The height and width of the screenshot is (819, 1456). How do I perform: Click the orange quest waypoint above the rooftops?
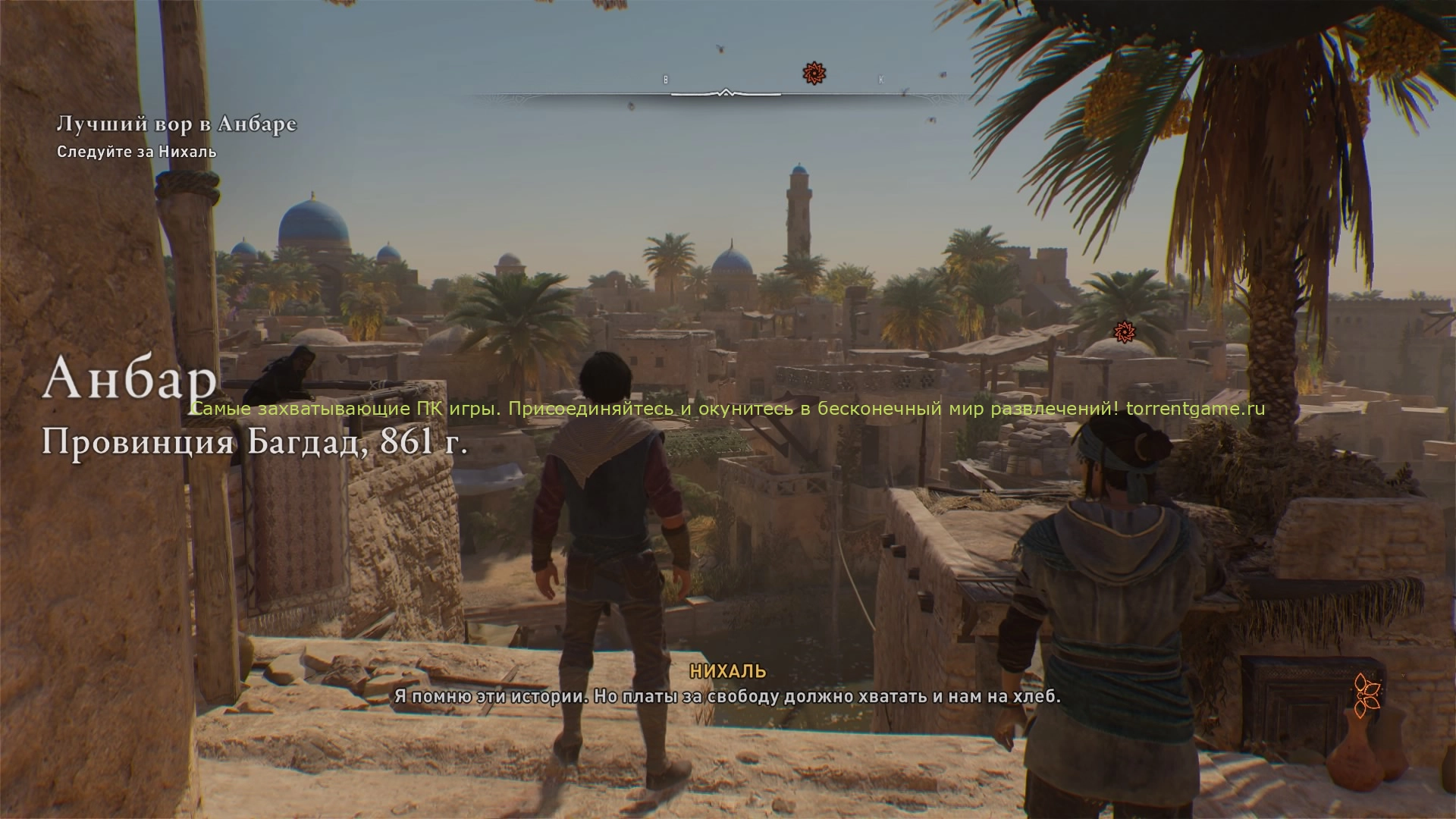1124,331
